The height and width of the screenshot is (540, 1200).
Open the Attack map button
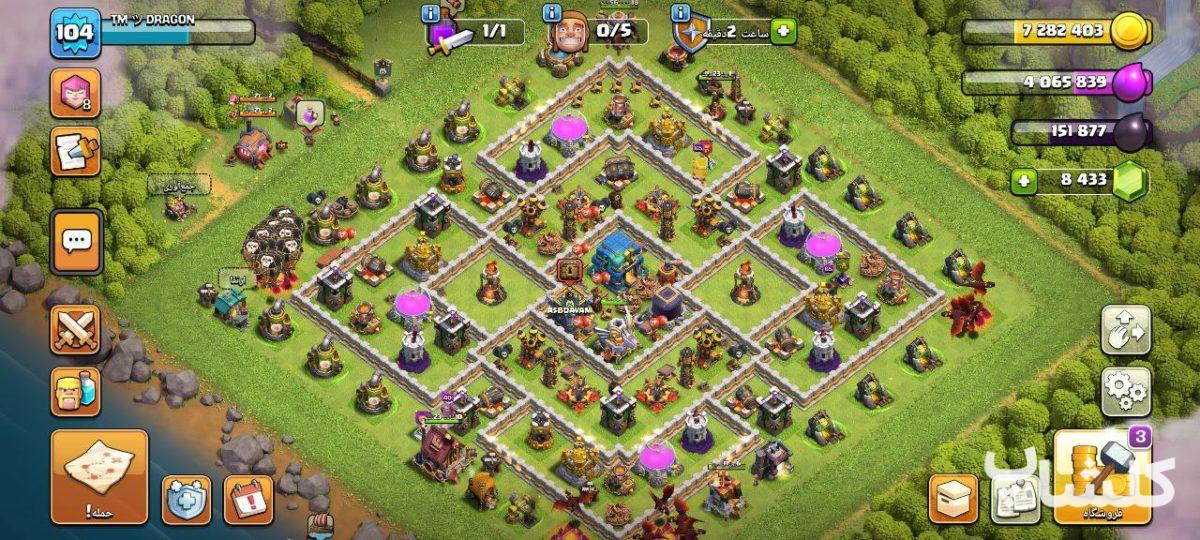point(99,476)
